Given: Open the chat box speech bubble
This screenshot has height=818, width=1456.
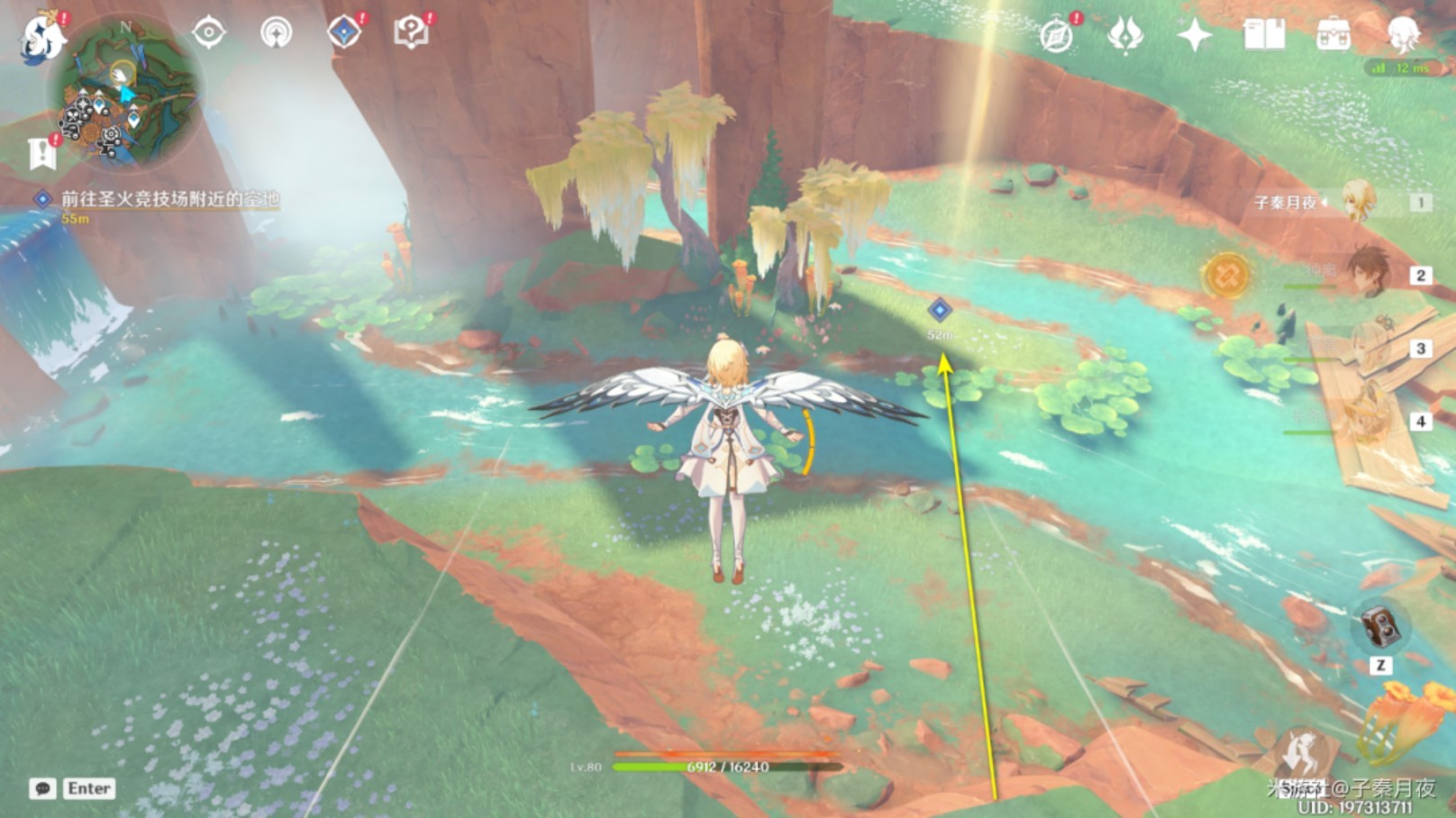Looking at the screenshot, I should (42, 789).
